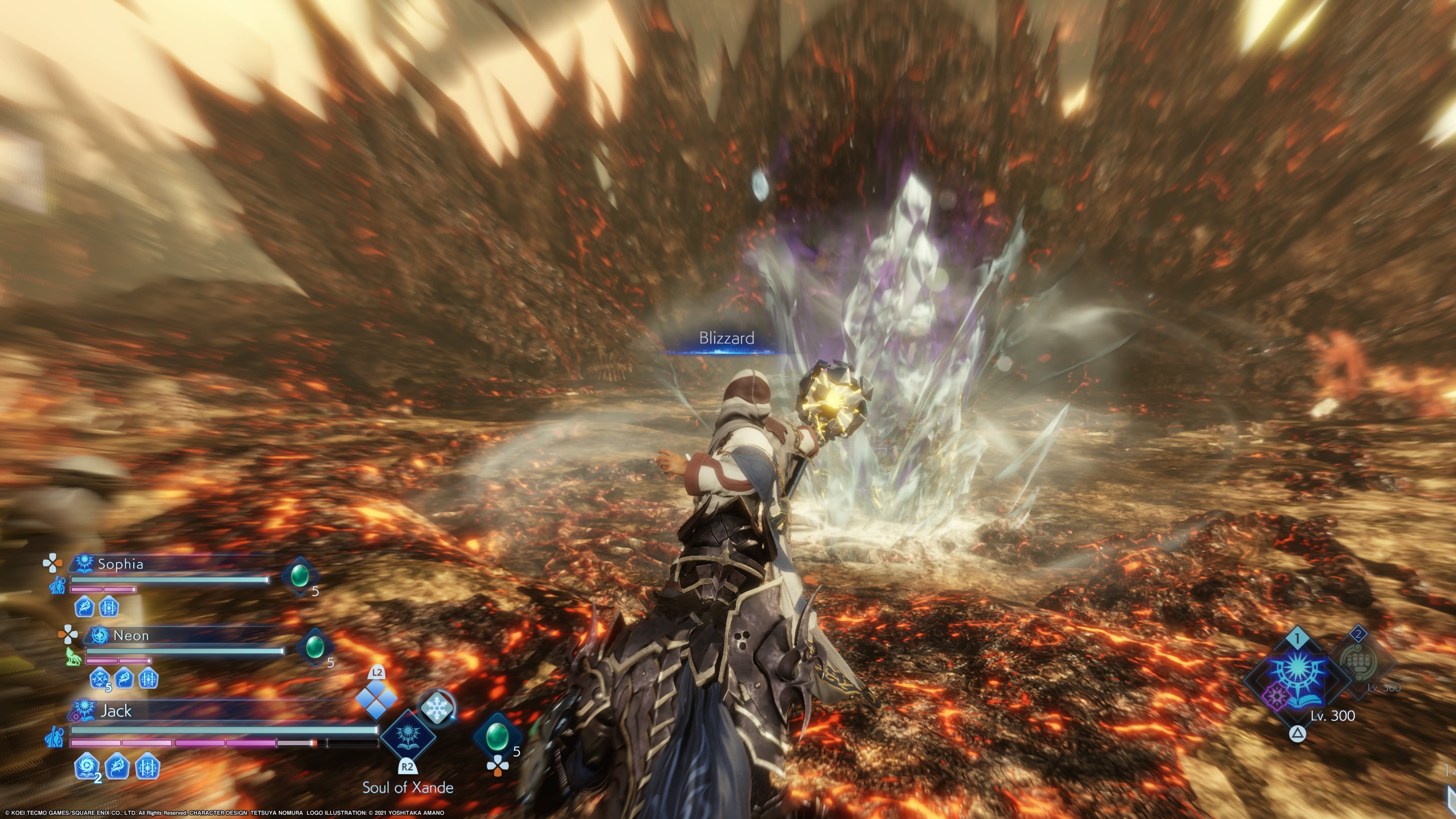This screenshot has width=1456, height=819.
Task: Select the snowflake Blizzard spell icon
Action: click(436, 708)
